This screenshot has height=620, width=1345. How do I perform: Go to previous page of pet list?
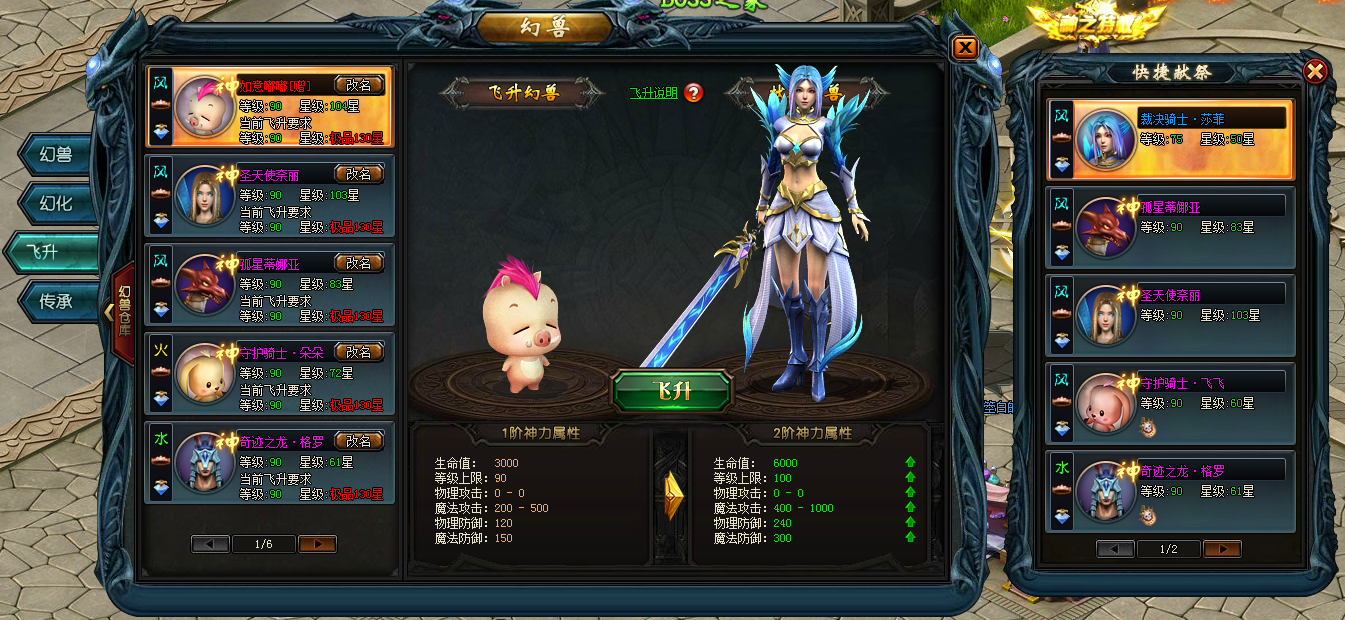click(210, 544)
